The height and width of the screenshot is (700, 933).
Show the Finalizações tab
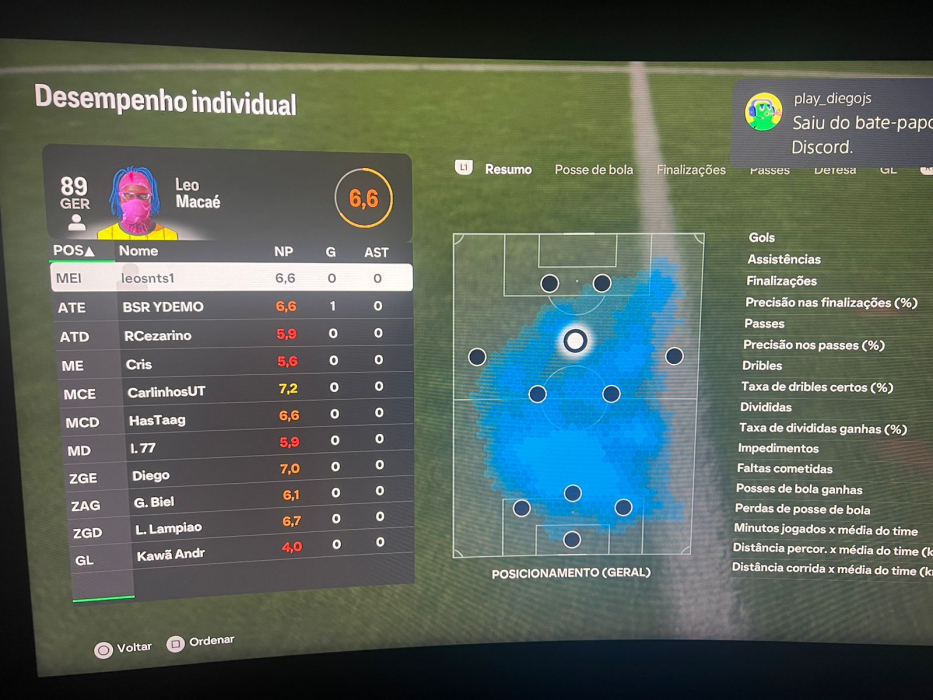pos(691,170)
